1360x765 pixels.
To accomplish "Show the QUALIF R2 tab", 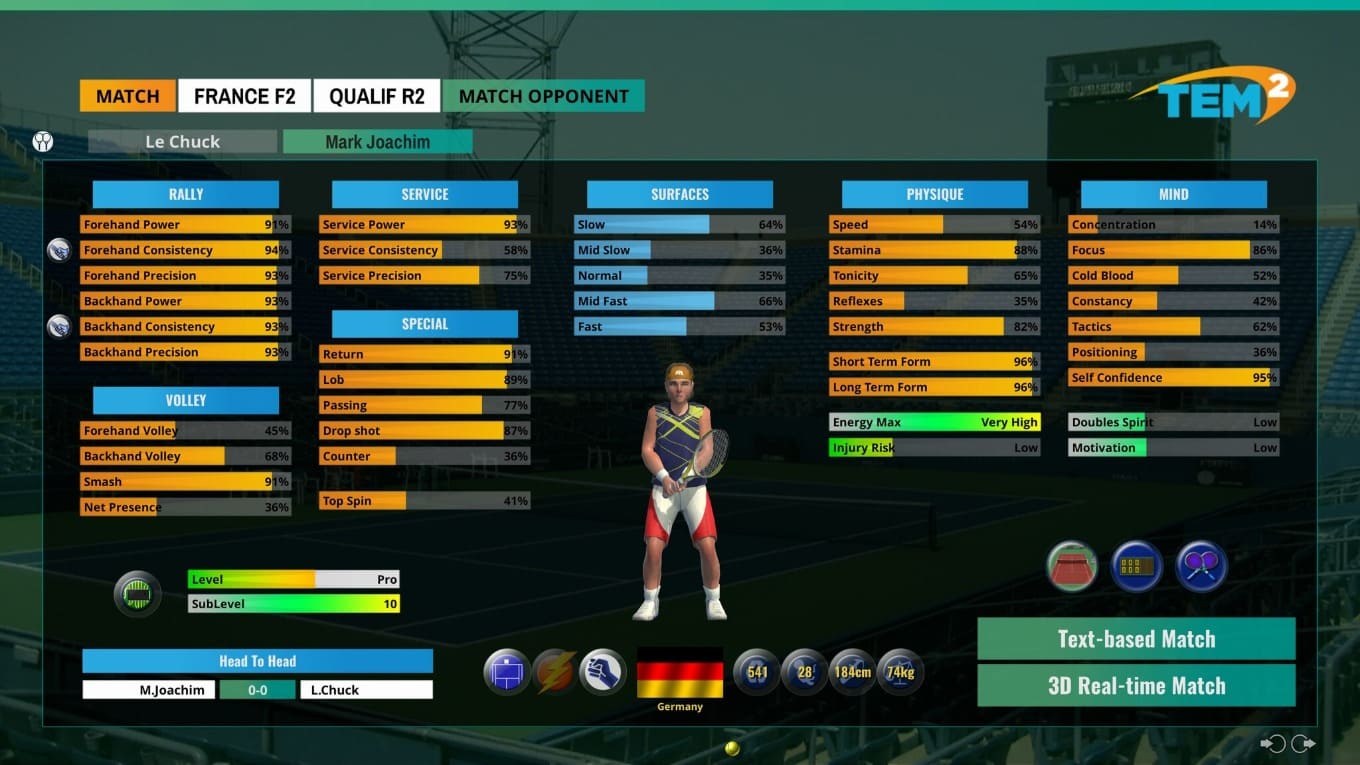I will tap(377, 96).
